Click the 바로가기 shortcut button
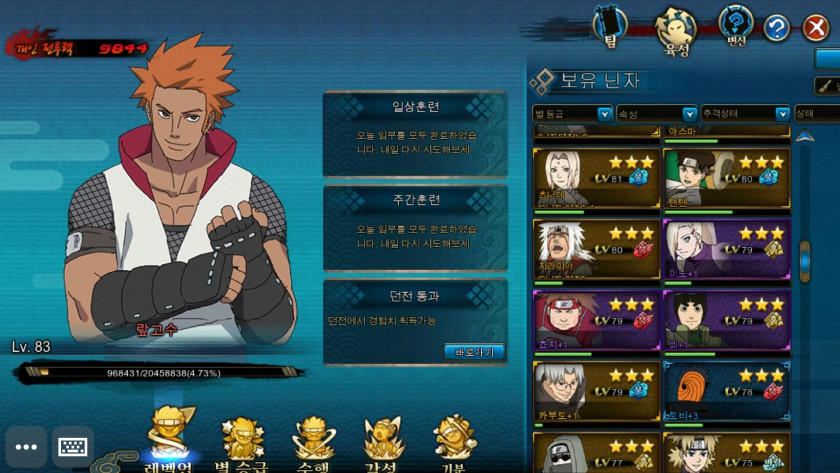 click(473, 351)
